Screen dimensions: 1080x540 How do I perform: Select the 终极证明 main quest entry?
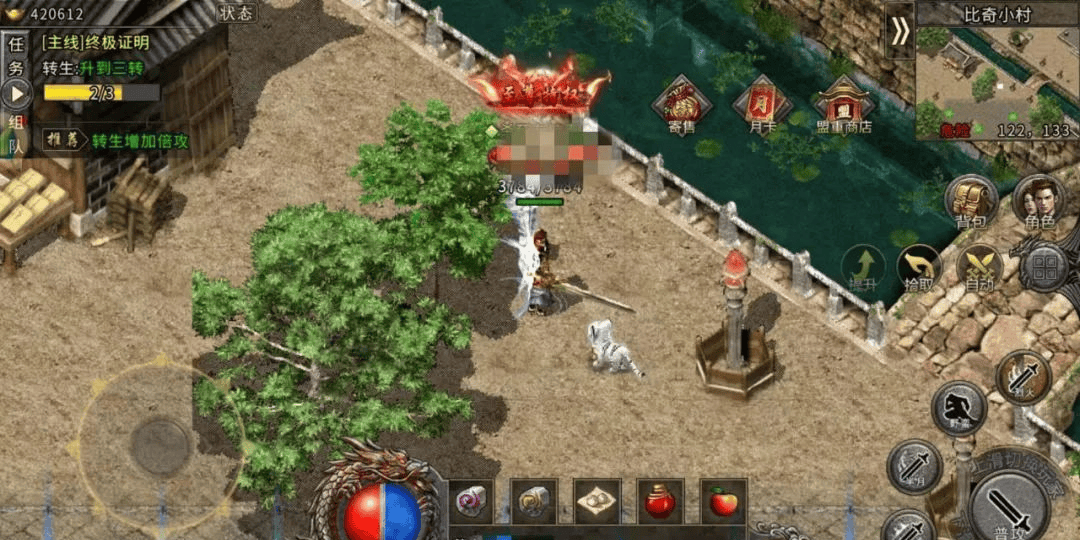point(96,43)
